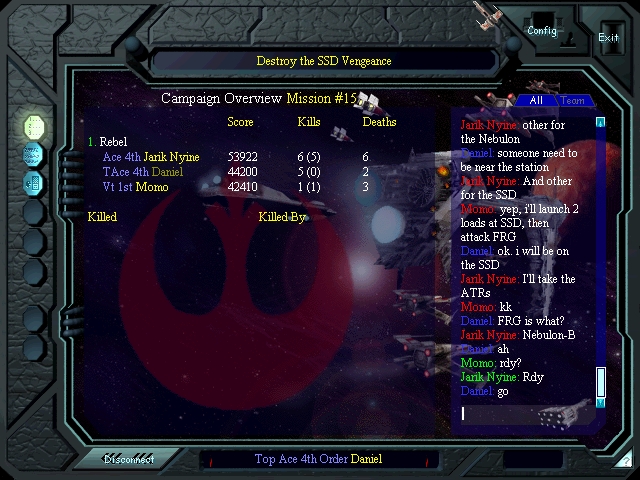Select the highlighted numbered list sidebar icon
The image size is (640, 480).
point(34,126)
